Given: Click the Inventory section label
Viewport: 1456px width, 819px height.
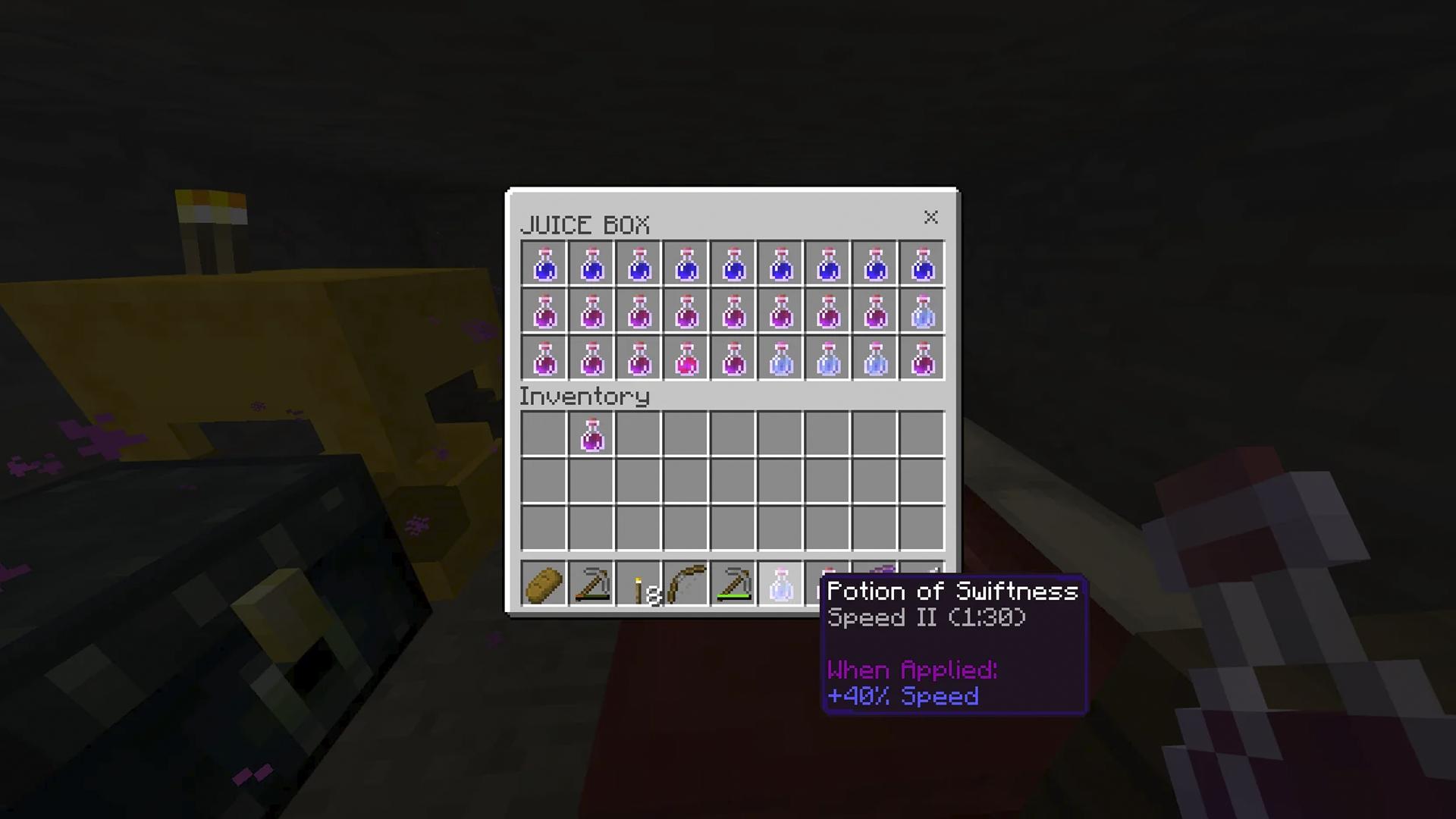Looking at the screenshot, I should coord(584,396).
